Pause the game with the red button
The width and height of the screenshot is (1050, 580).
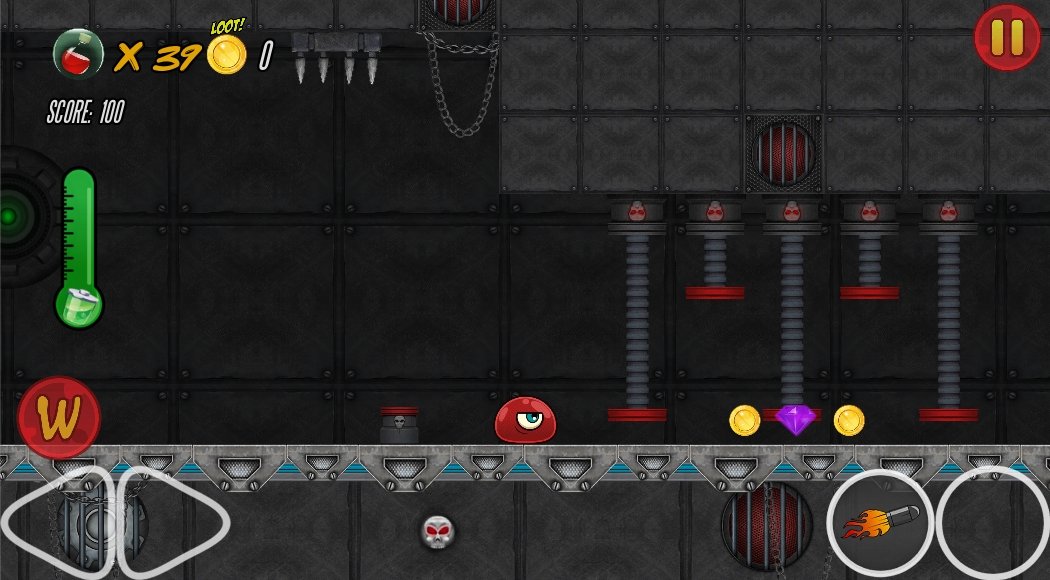pos(1007,38)
